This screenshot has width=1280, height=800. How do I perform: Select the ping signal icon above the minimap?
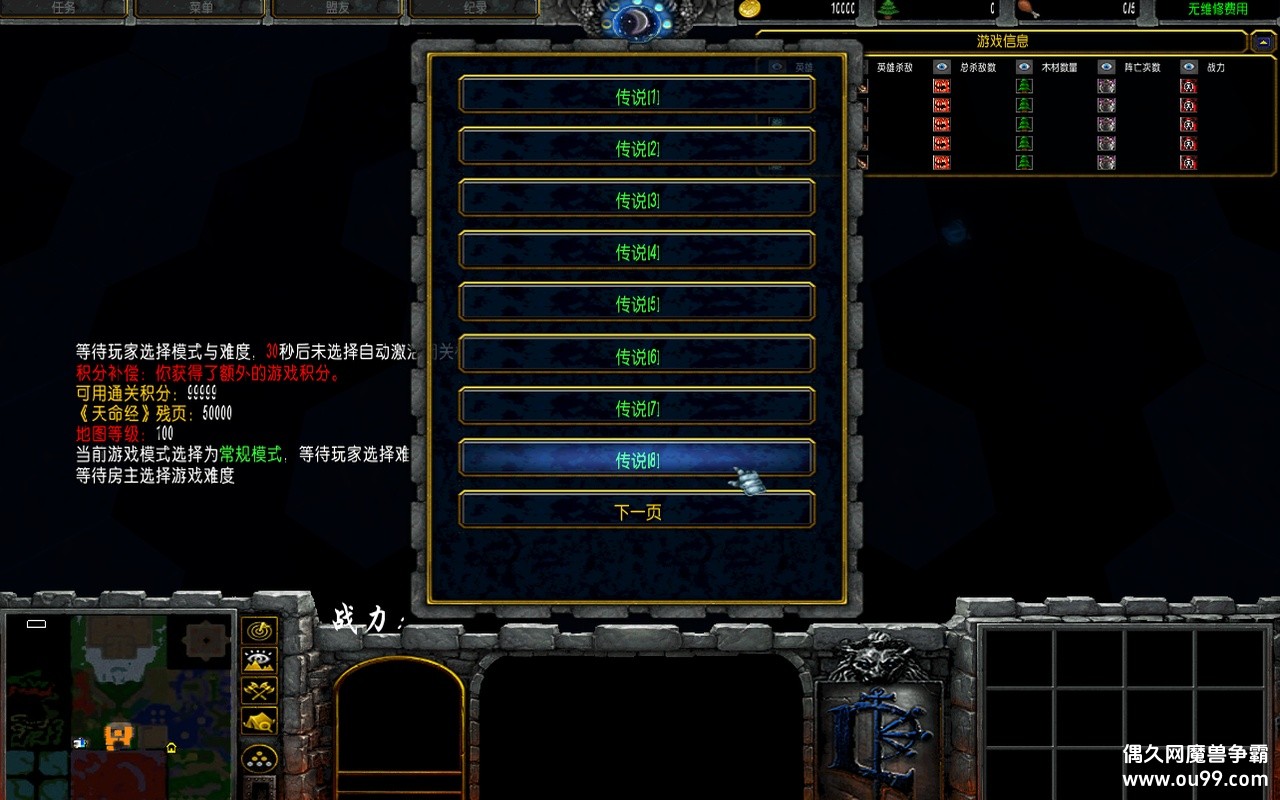click(x=258, y=628)
